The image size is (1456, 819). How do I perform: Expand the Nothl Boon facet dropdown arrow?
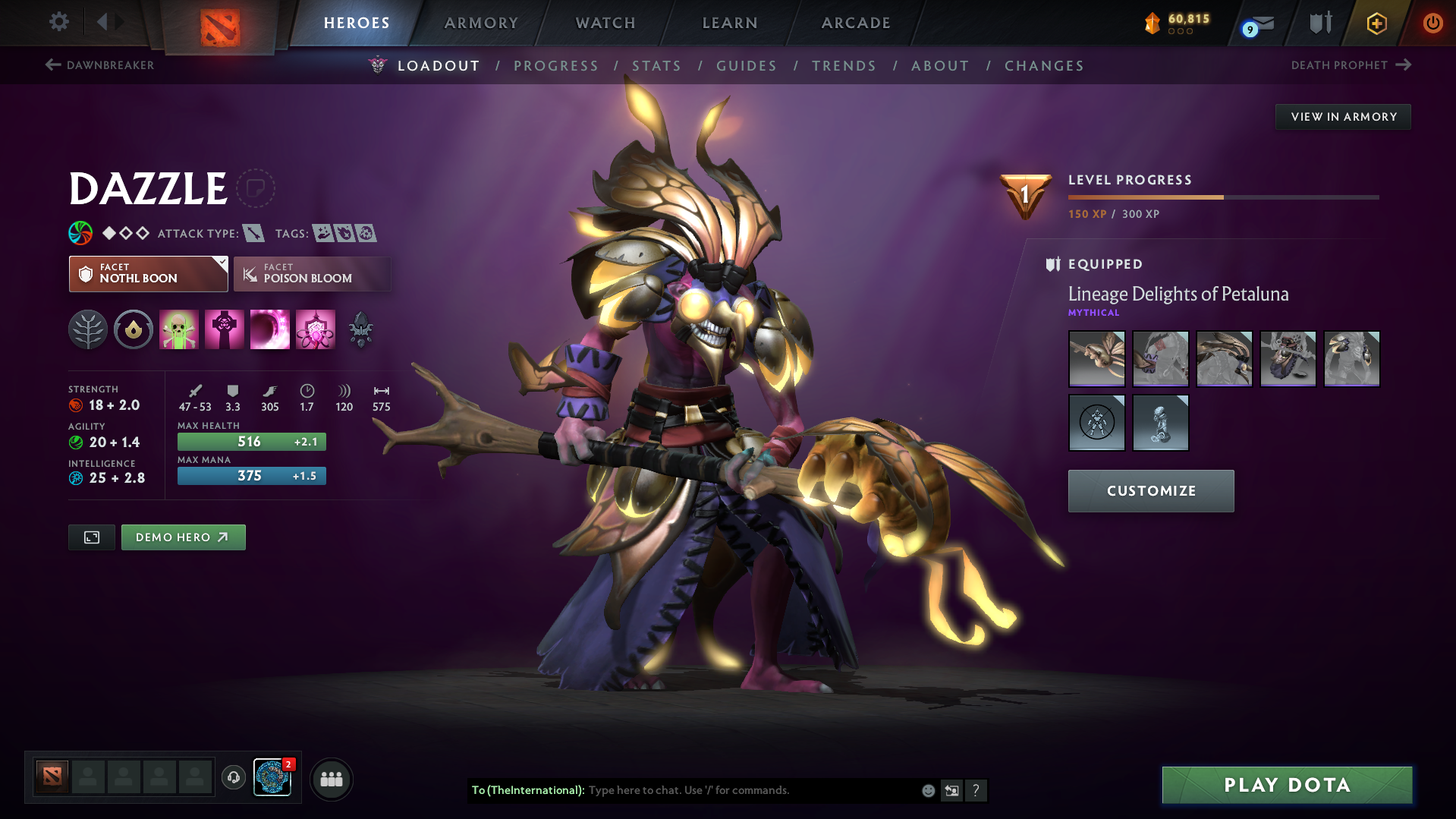(x=221, y=264)
